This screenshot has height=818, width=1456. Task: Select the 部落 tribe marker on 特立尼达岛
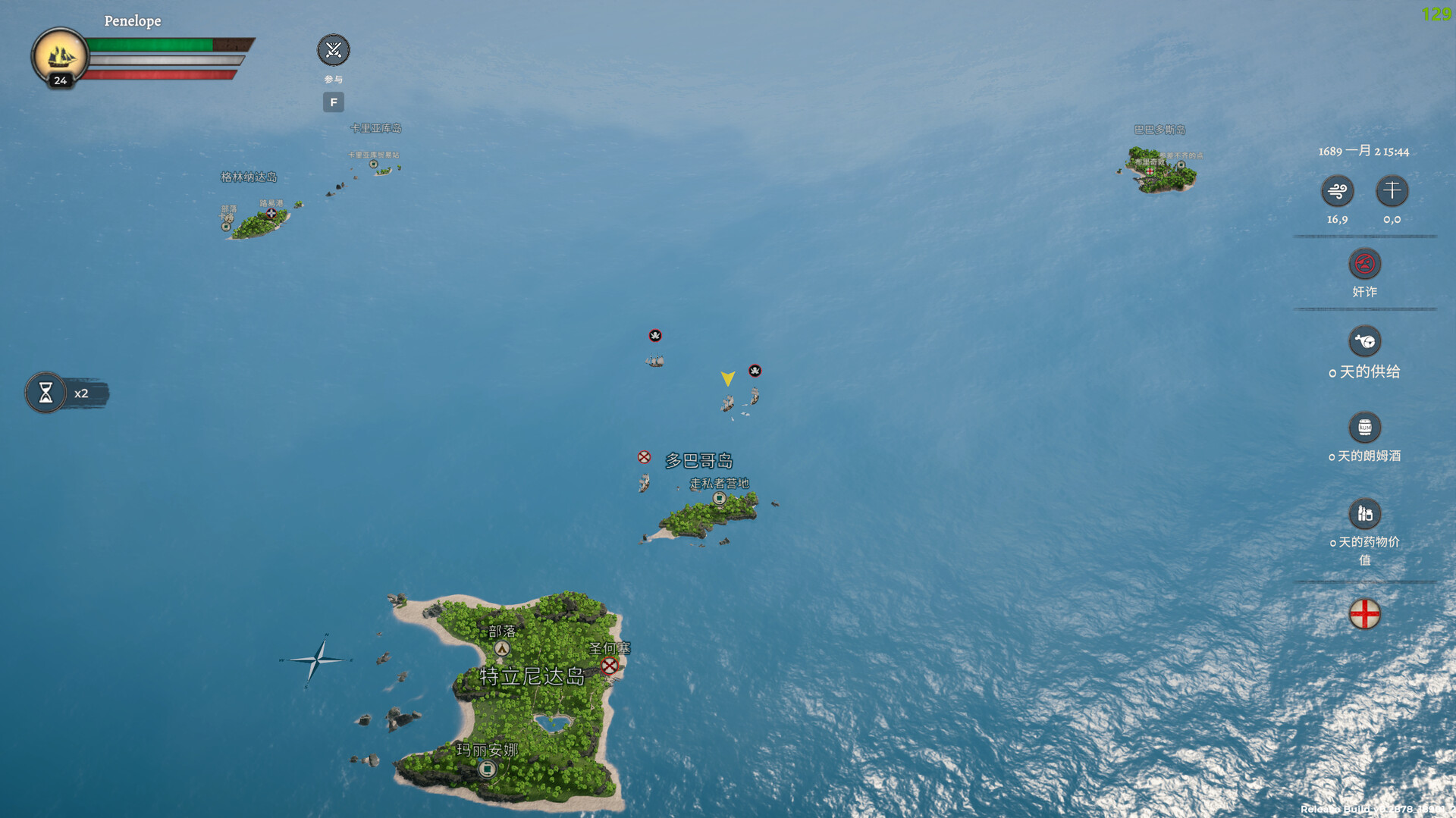[x=500, y=648]
